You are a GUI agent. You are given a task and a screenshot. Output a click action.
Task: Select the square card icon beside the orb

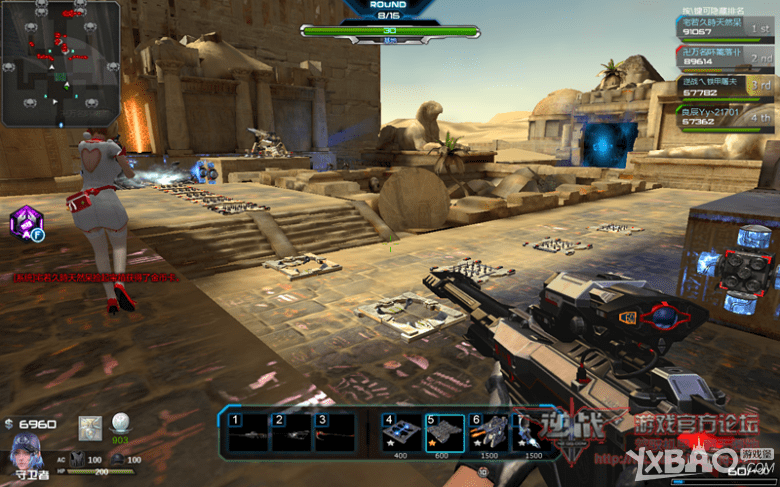tap(91, 425)
